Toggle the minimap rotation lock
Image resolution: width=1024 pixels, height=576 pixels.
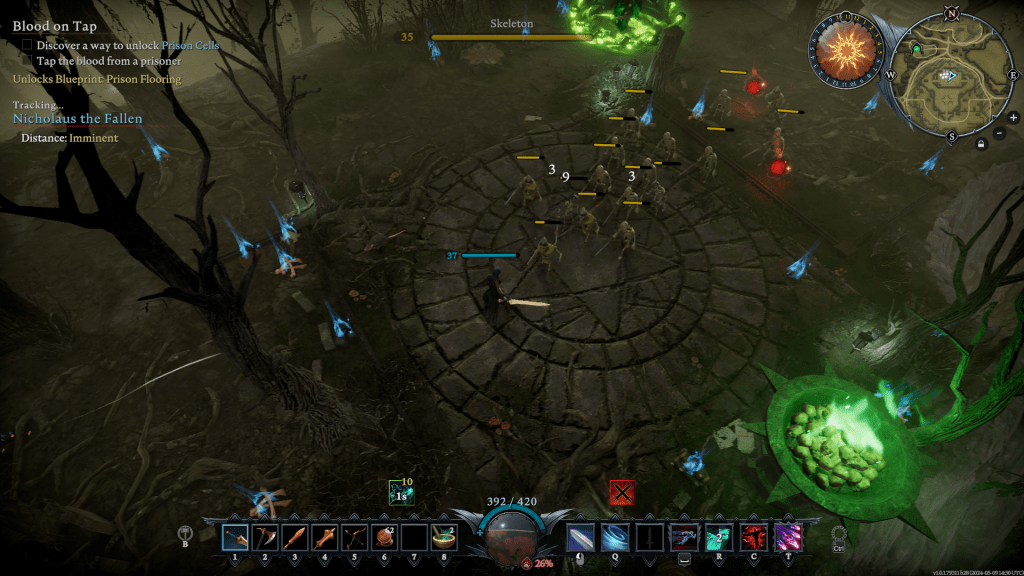[x=982, y=145]
